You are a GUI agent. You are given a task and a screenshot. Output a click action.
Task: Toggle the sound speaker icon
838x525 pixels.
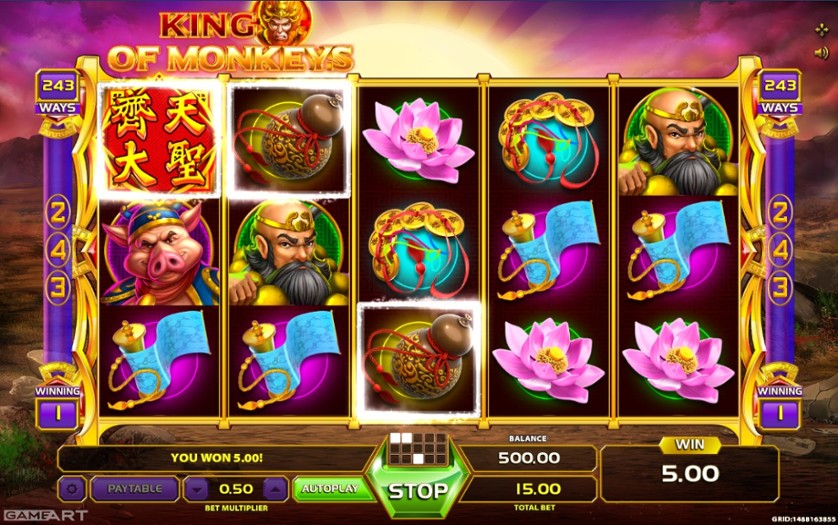pos(822,50)
